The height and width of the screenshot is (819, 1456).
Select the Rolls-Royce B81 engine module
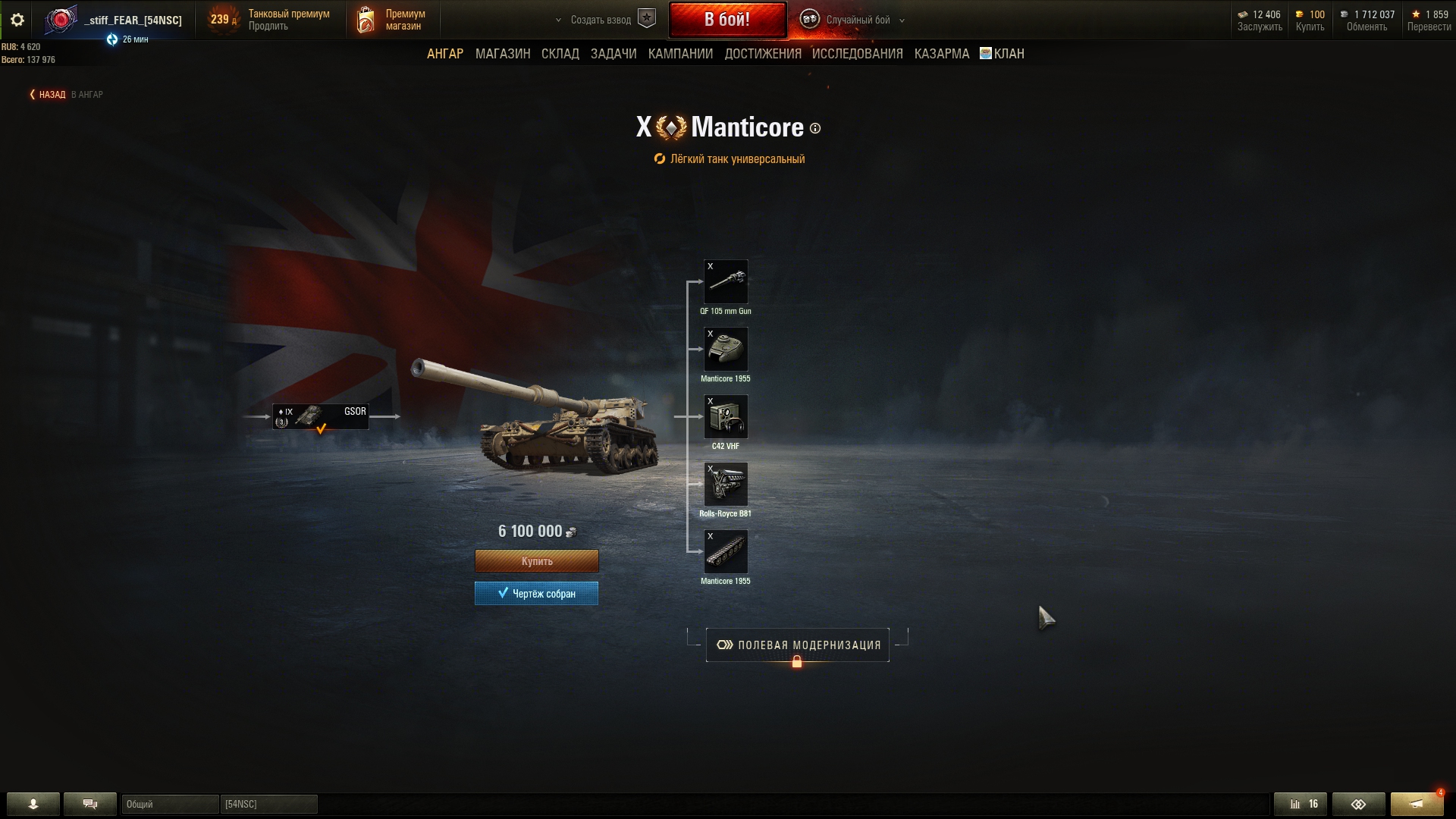(x=726, y=485)
